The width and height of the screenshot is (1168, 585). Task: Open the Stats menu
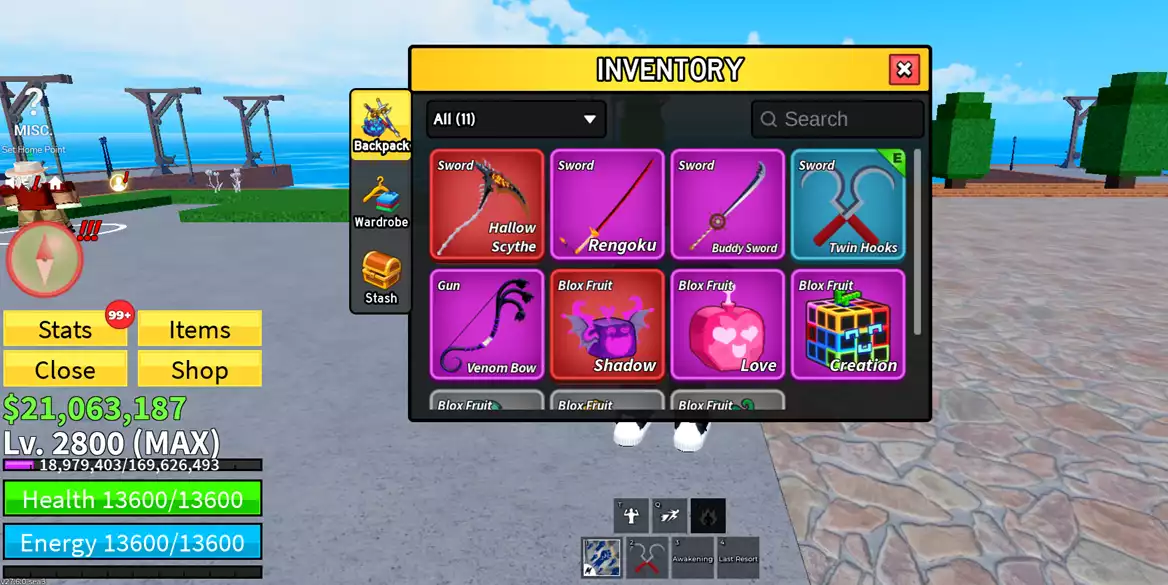[x=65, y=329]
